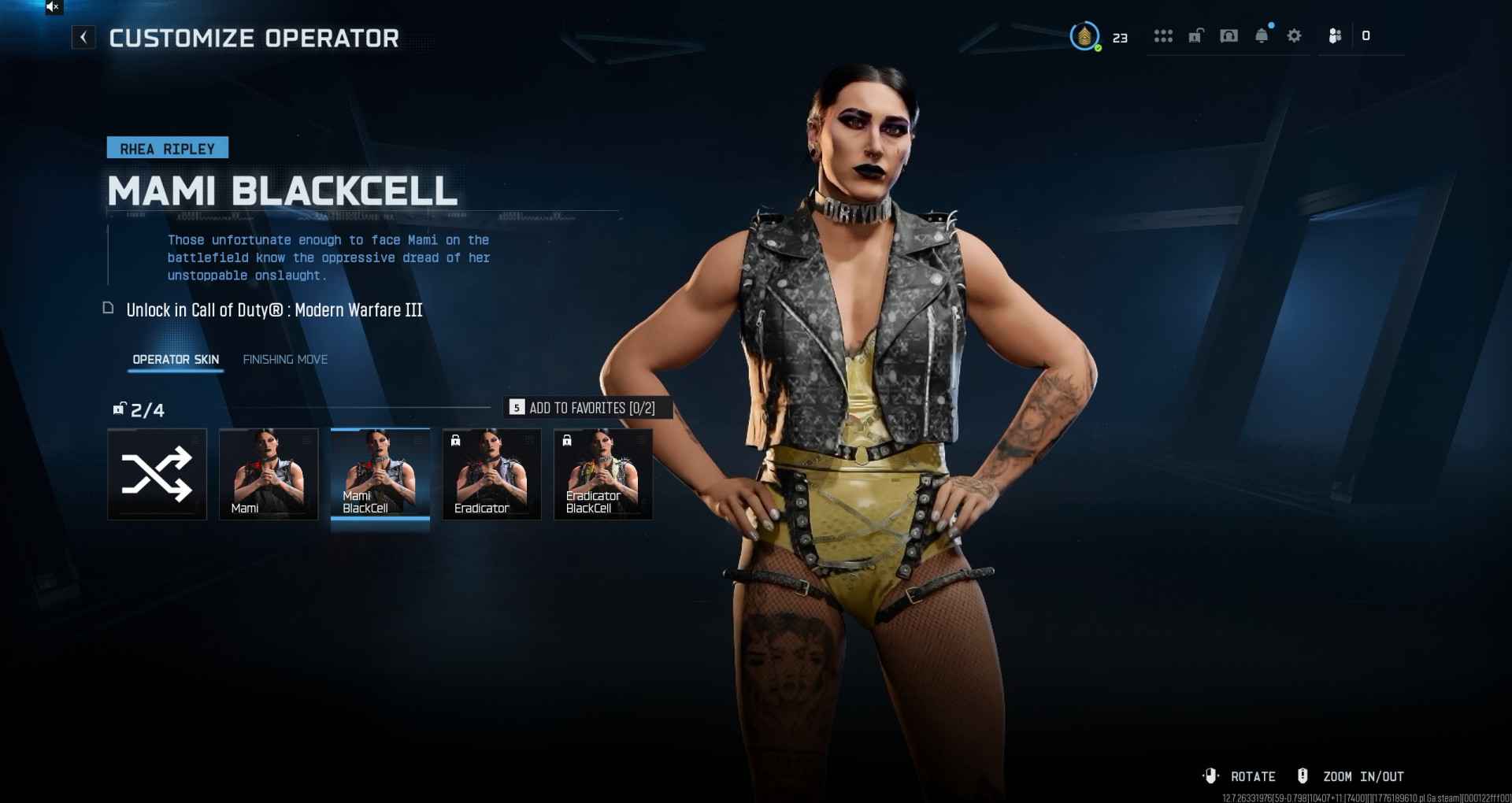Switch to the Operator Skin tab
This screenshot has height=803, width=1512.
[x=176, y=359]
